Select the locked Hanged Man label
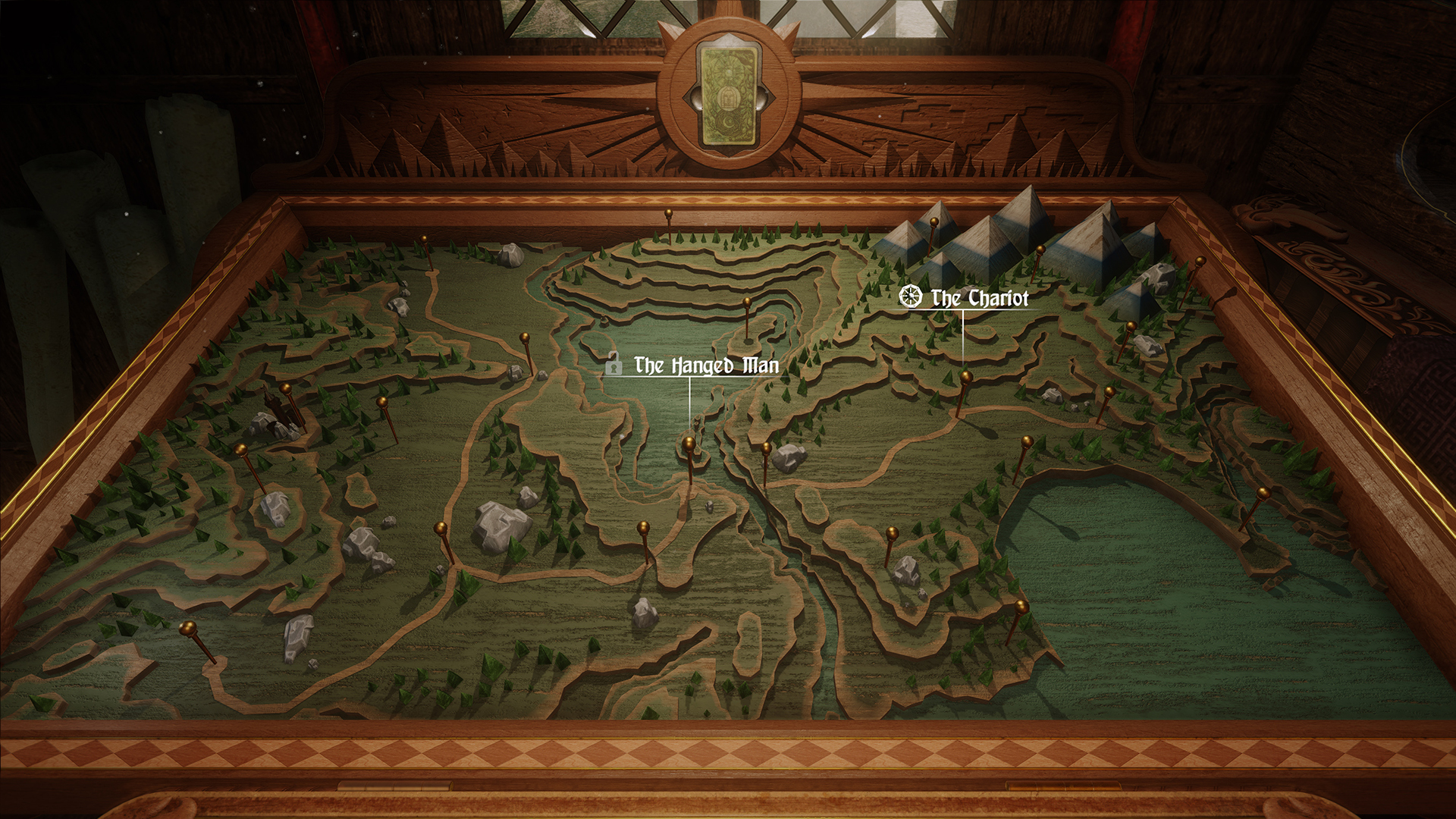The width and height of the screenshot is (1456, 819). (x=706, y=366)
